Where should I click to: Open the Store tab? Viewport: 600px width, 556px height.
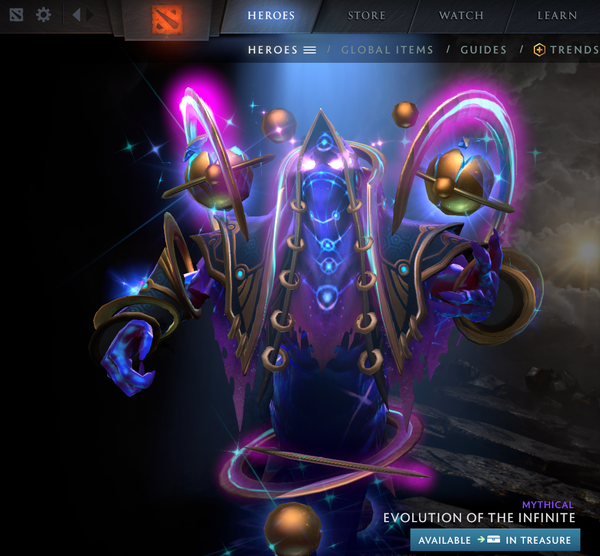click(x=367, y=15)
